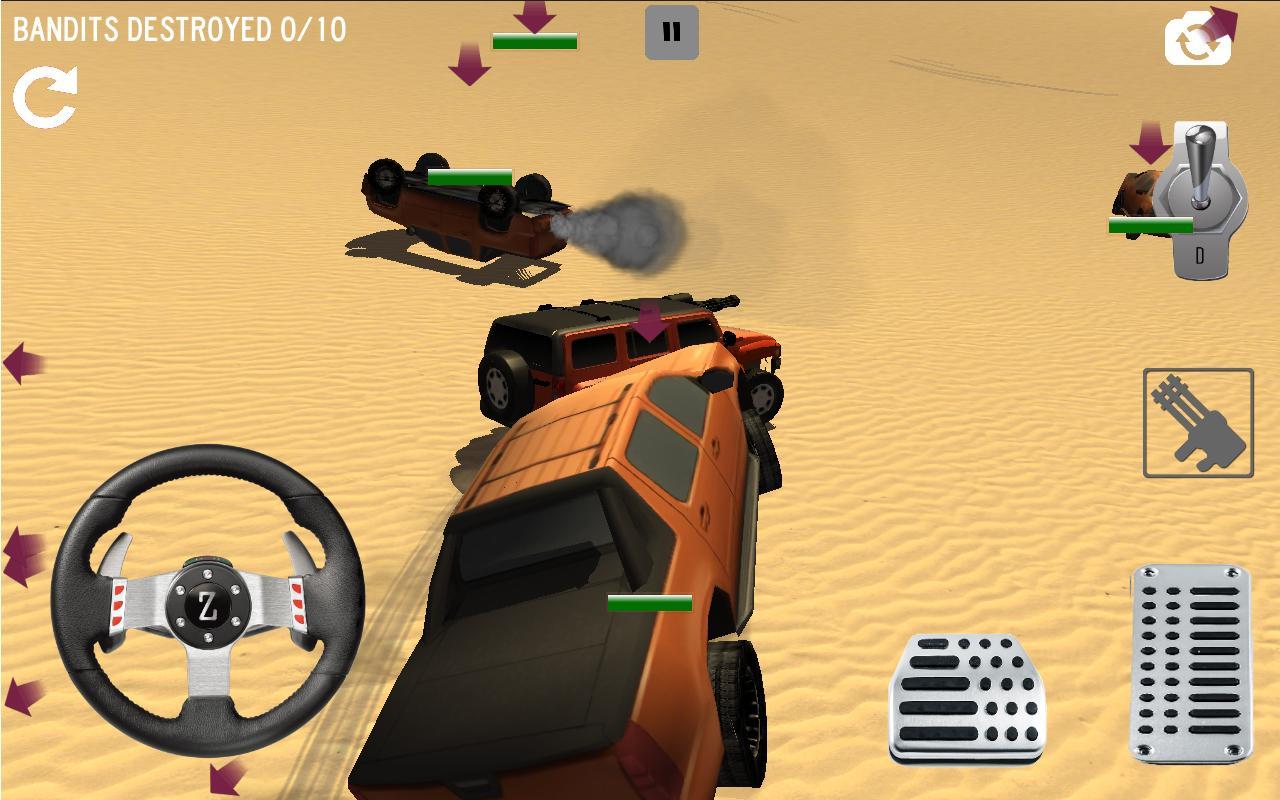Click the topmost enemy health bar
This screenshot has width=1280, height=800.
click(533, 41)
